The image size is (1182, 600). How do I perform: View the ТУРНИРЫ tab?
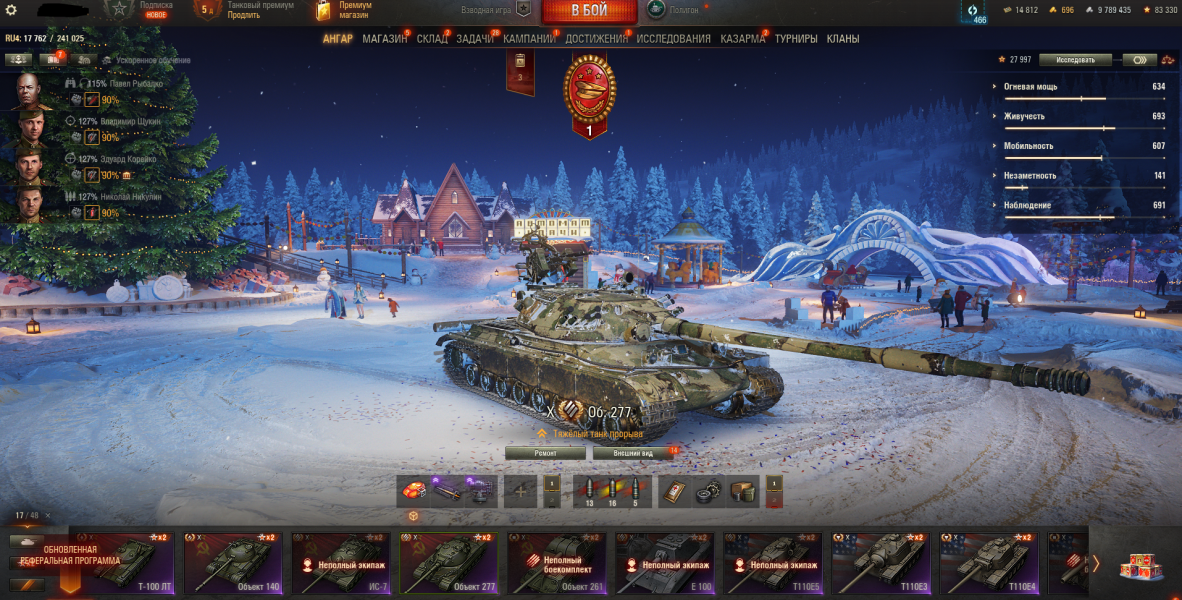[795, 39]
